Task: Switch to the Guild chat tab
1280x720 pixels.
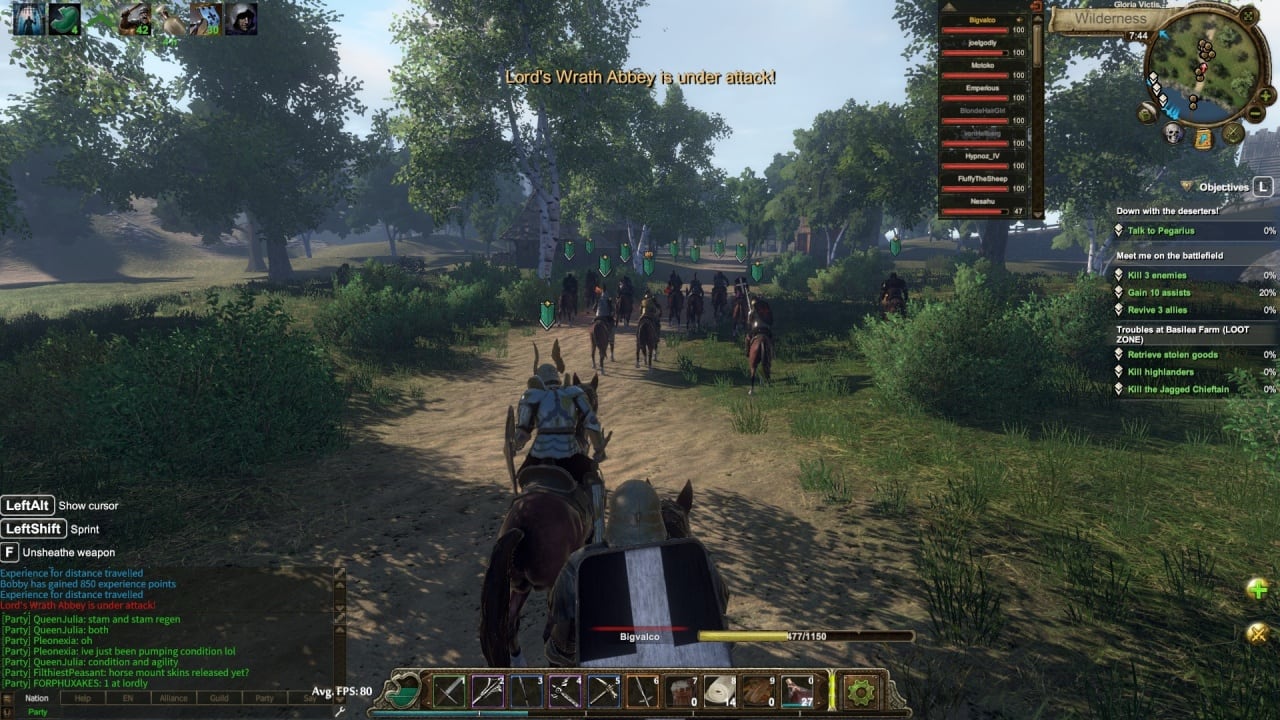Action: click(x=219, y=698)
